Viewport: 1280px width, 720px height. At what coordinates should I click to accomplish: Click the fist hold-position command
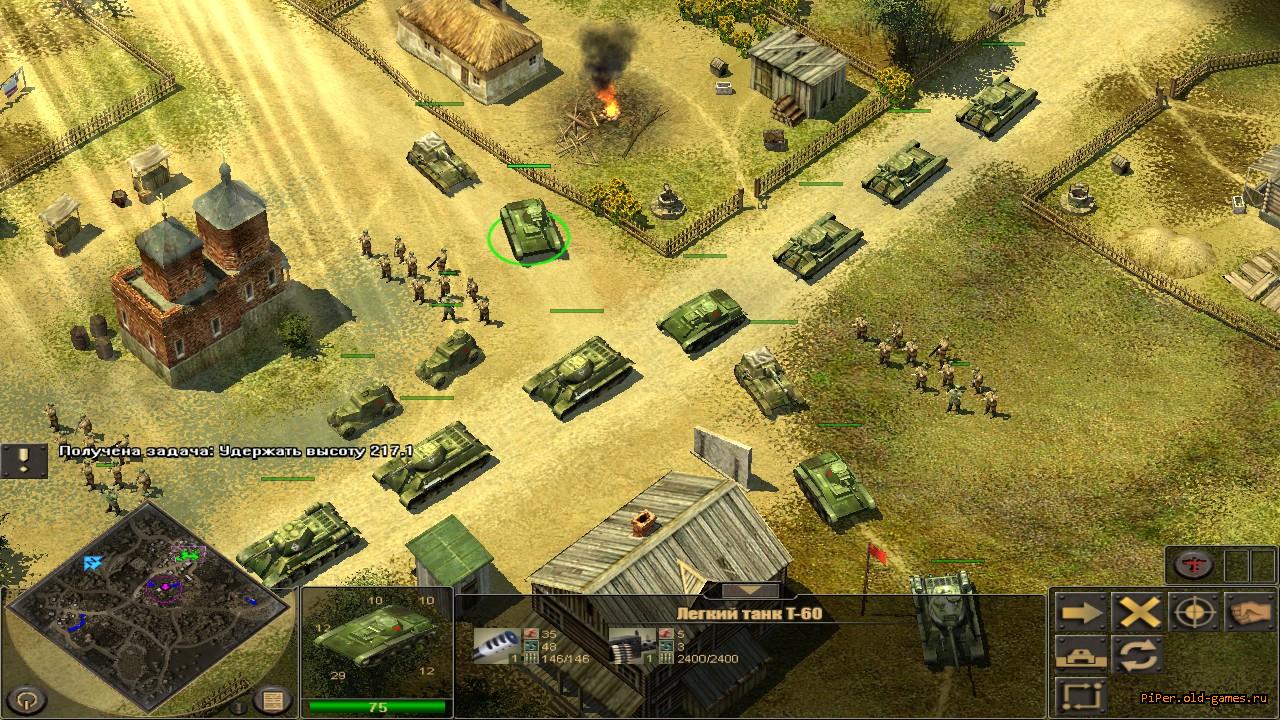click(x=1250, y=612)
